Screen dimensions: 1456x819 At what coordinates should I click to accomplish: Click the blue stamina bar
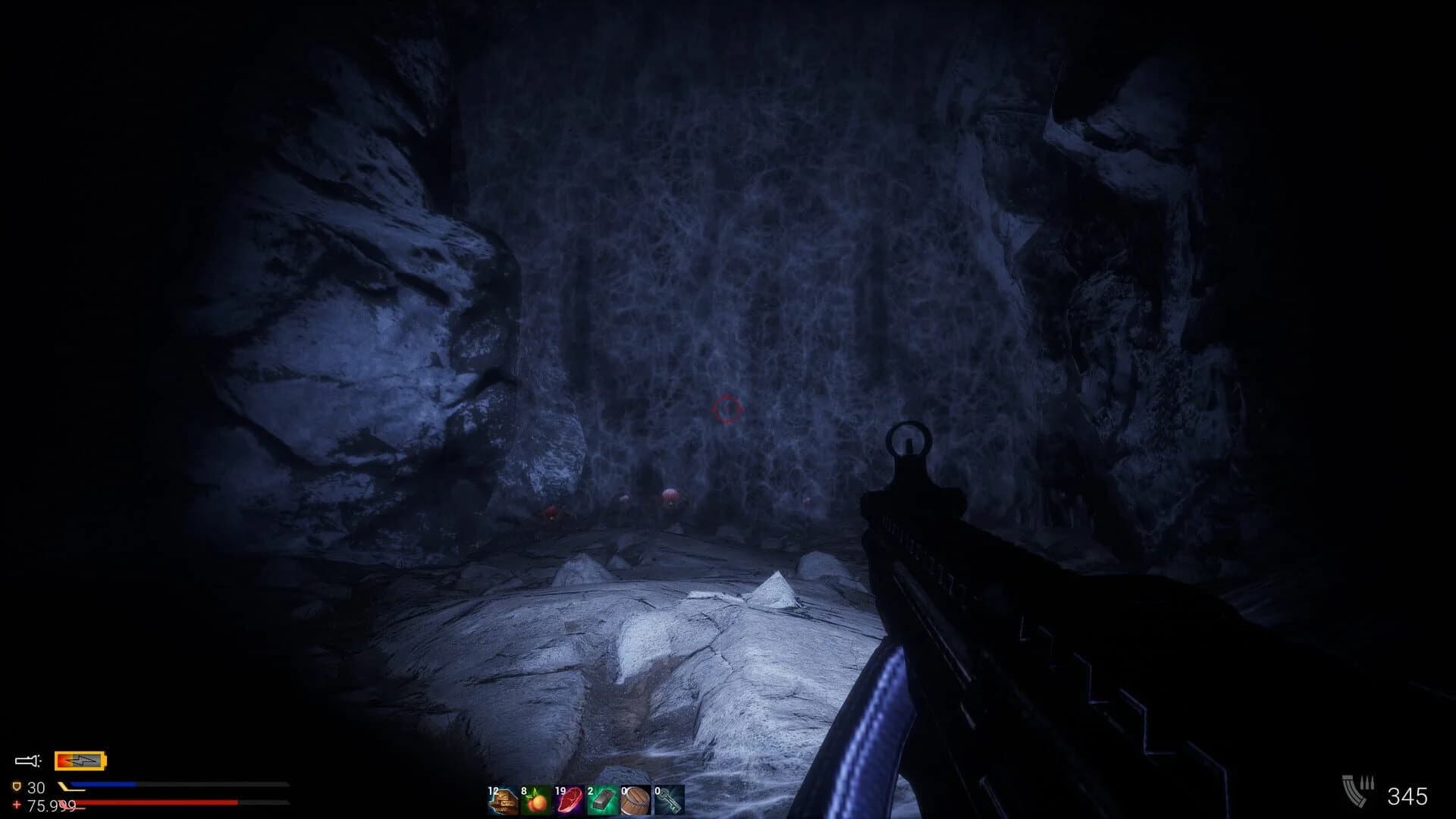click(102, 783)
